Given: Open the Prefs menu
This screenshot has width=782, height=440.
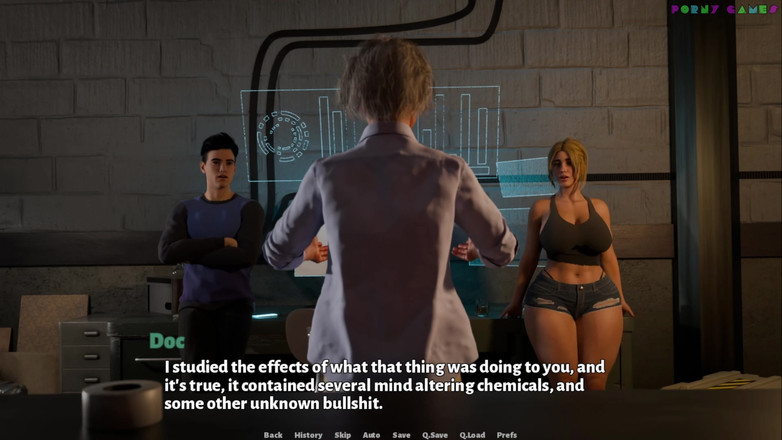Looking at the screenshot, I should coord(507,435).
